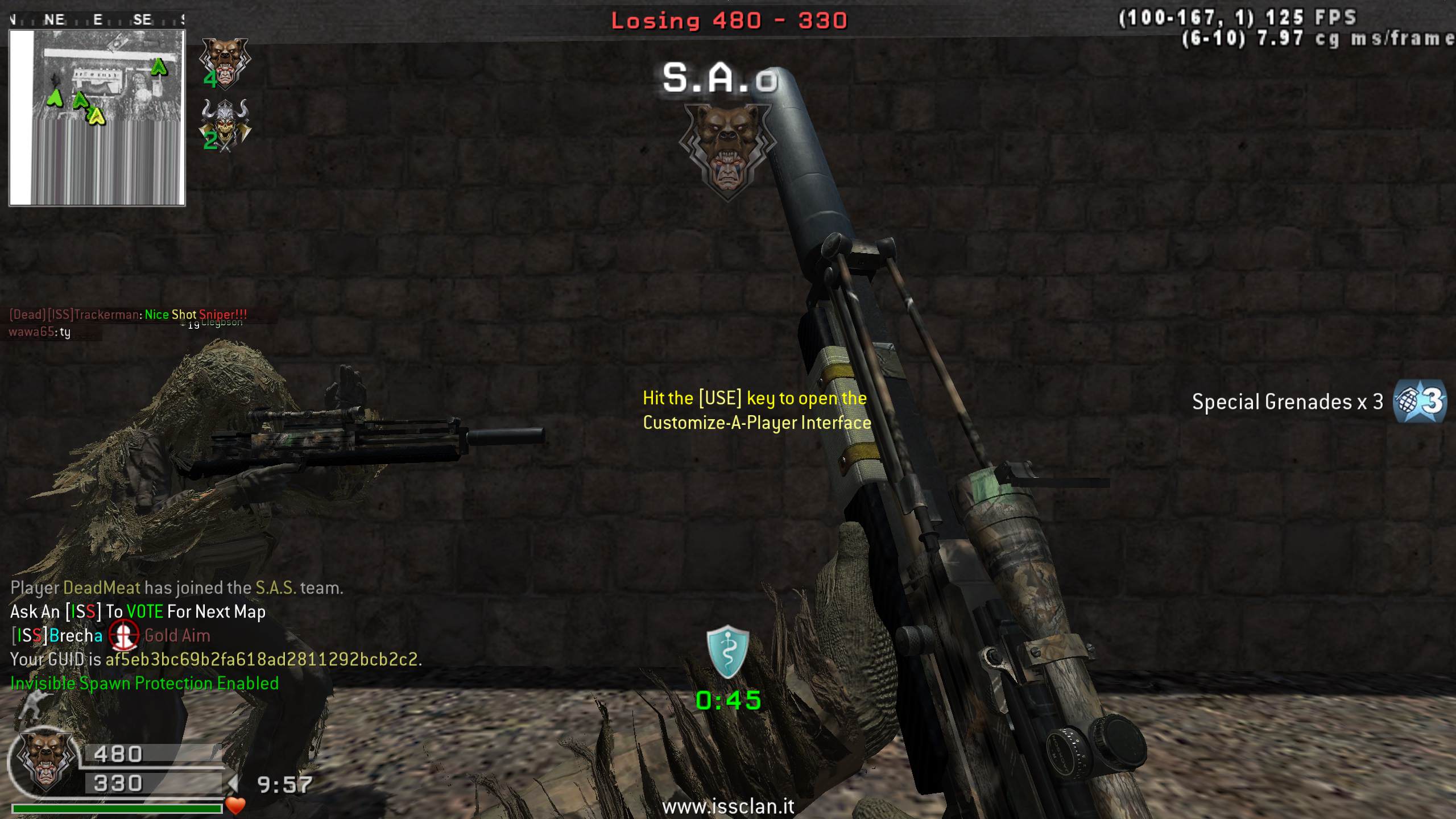Screen dimensions: 1456x819
Task: Open the www.issclan.it website text
Action: 728,806
